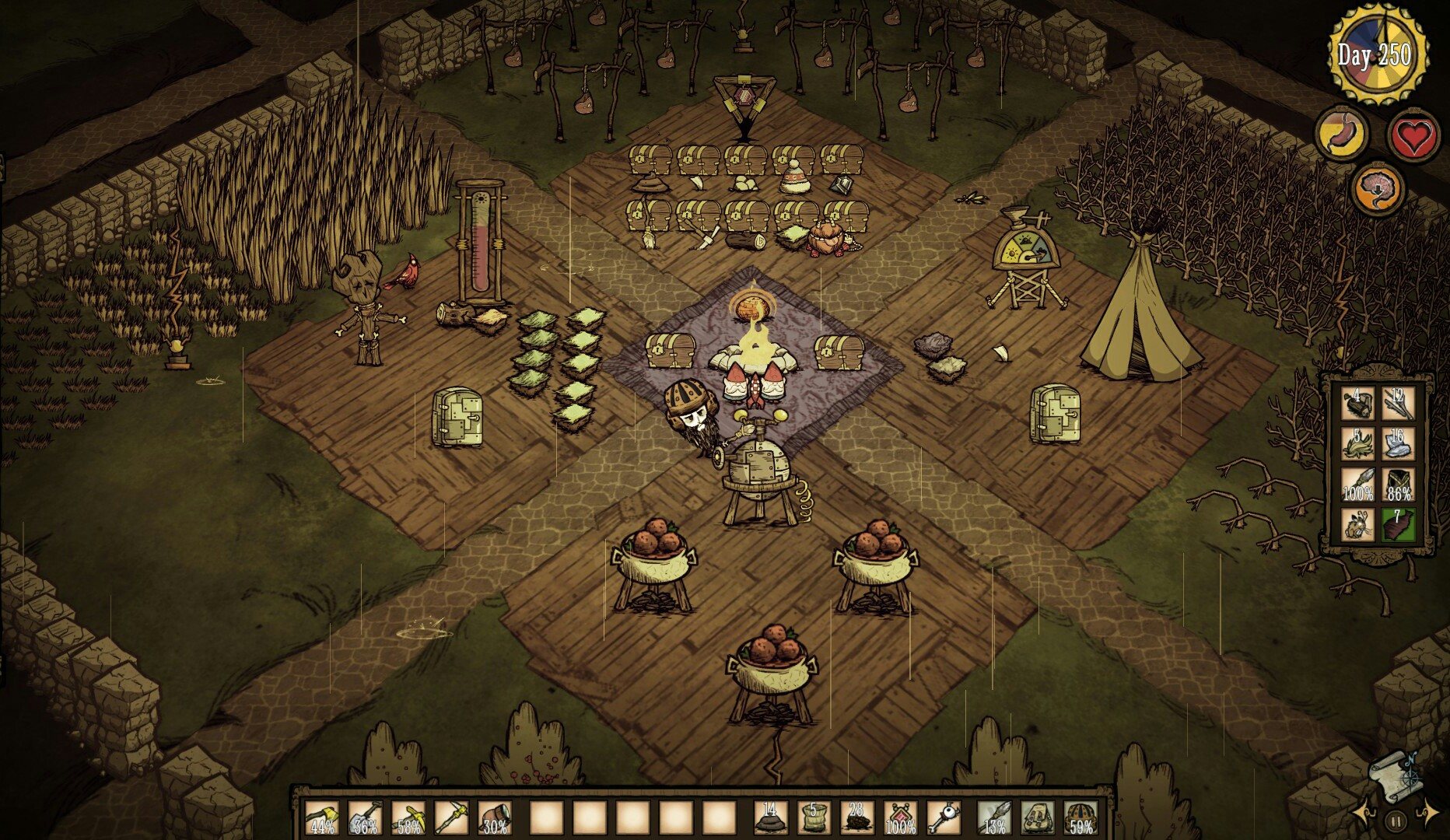The width and height of the screenshot is (1450, 840).
Task: Click the green-highlighted backpack slot
Action: click(x=1398, y=523)
